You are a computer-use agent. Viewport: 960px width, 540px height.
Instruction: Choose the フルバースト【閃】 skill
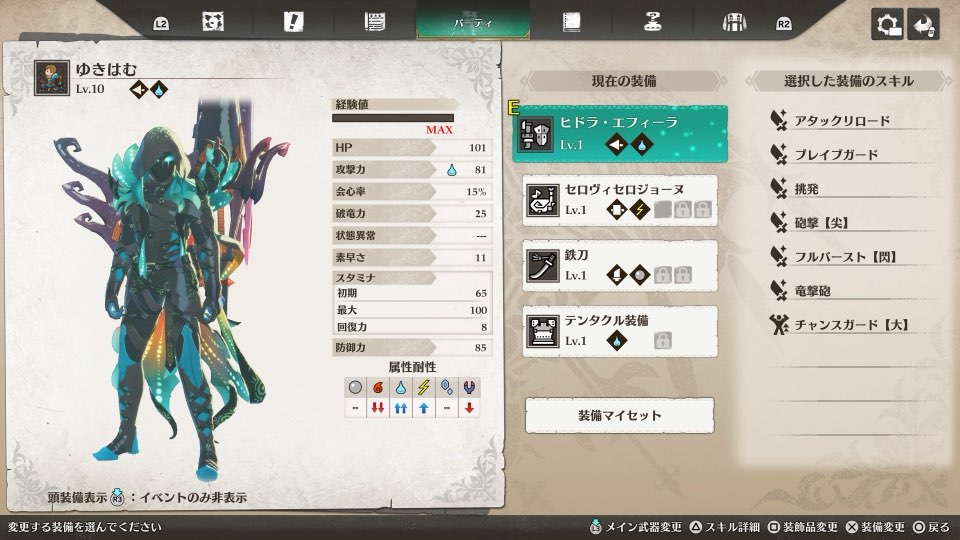pos(844,257)
